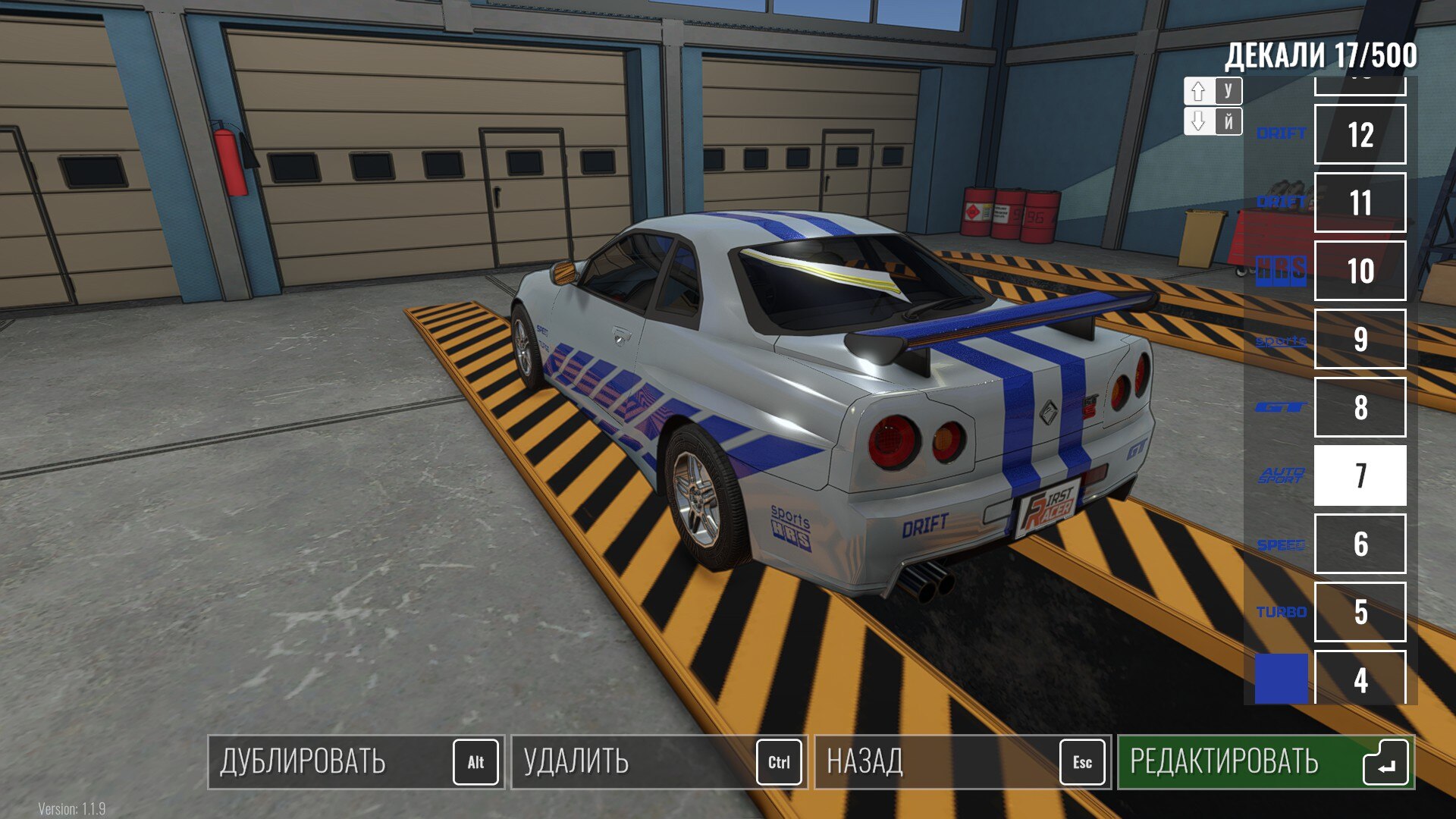Delete decal using the УДАЛИТЬ button

[658, 762]
